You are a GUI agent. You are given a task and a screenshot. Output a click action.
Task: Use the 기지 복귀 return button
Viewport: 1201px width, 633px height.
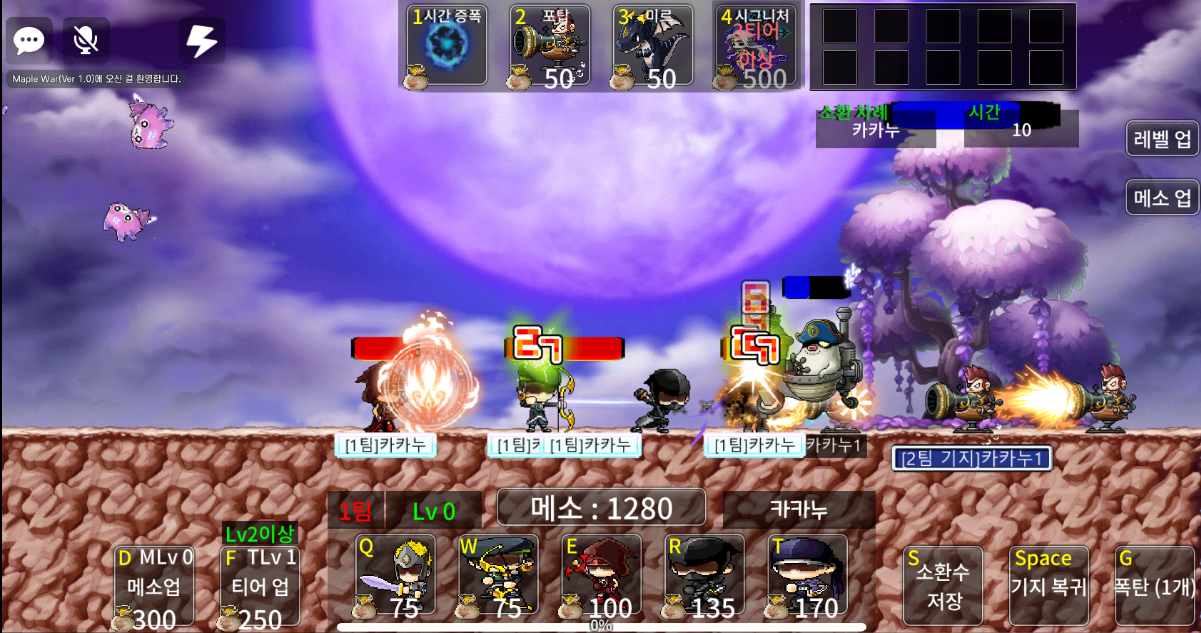pyautogui.click(x=1048, y=586)
